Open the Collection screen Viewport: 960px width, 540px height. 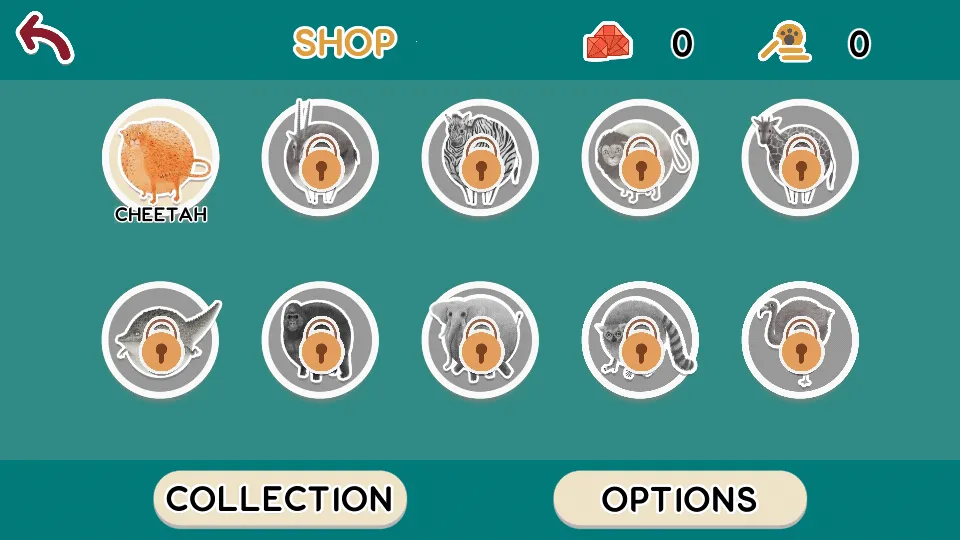point(280,498)
